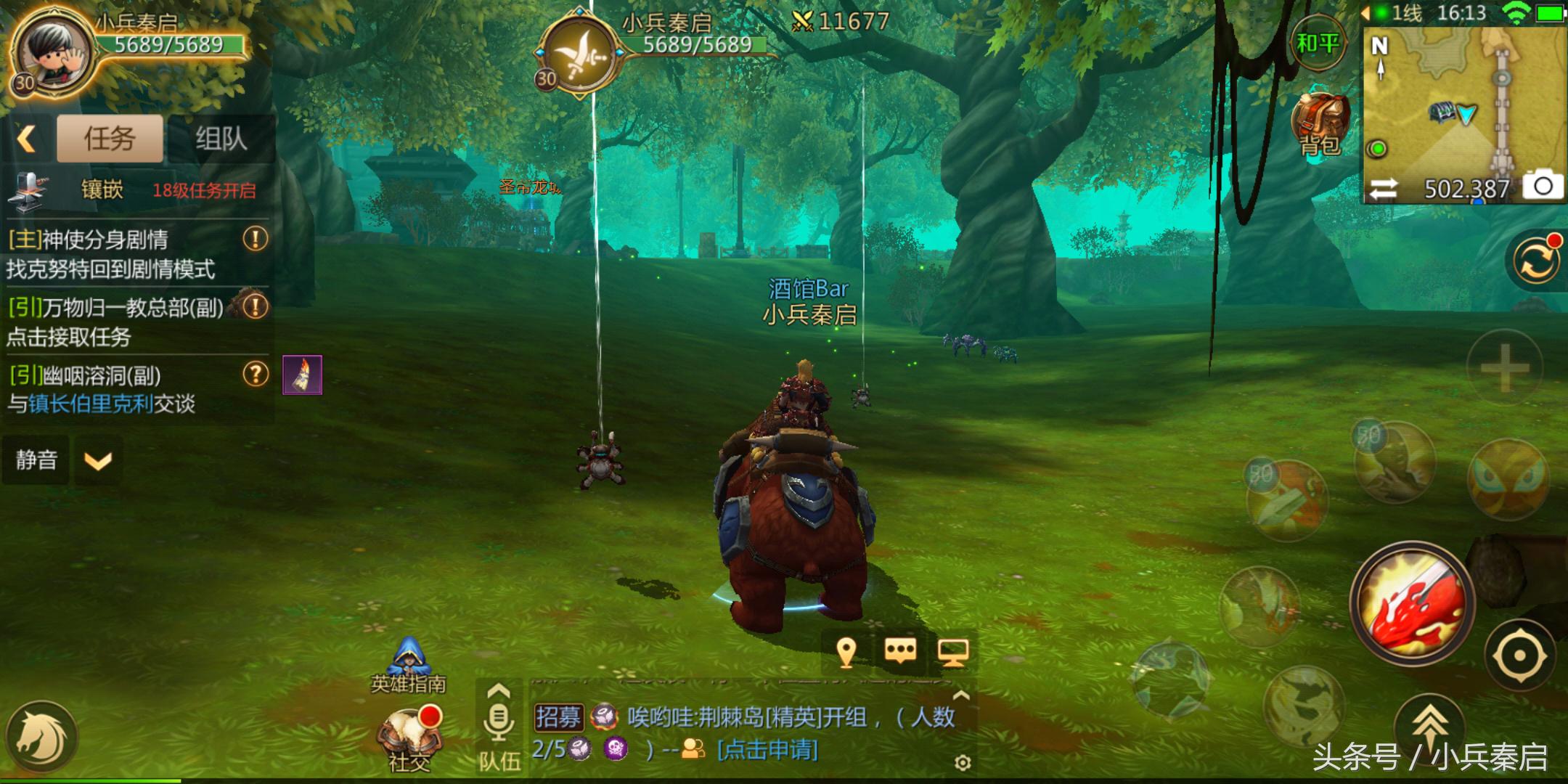Toggle the 和平 peace mode button
Viewport: 1568px width, 784px height.
[1317, 44]
